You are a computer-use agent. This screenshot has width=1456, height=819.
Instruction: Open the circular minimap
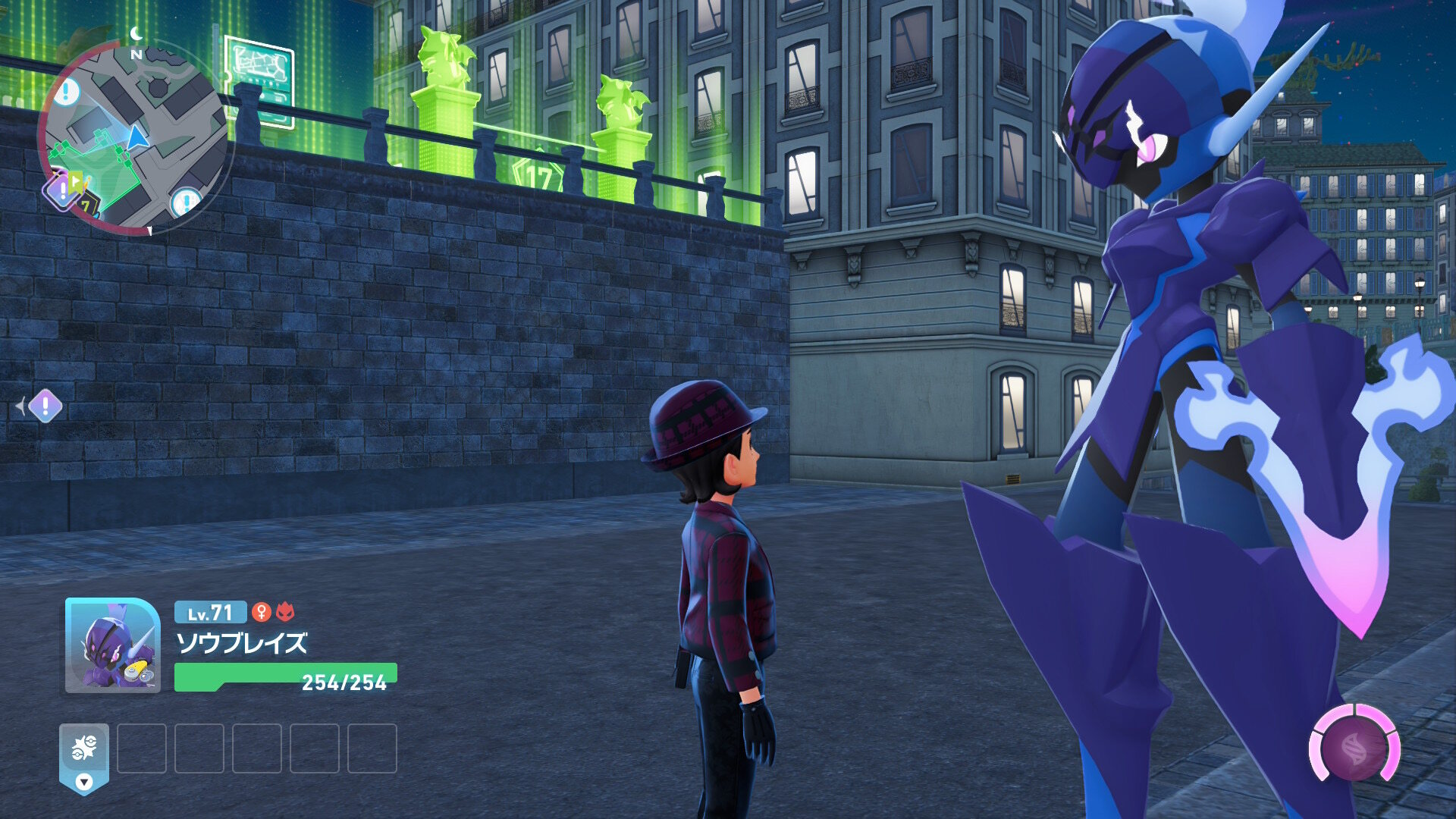[135, 136]
